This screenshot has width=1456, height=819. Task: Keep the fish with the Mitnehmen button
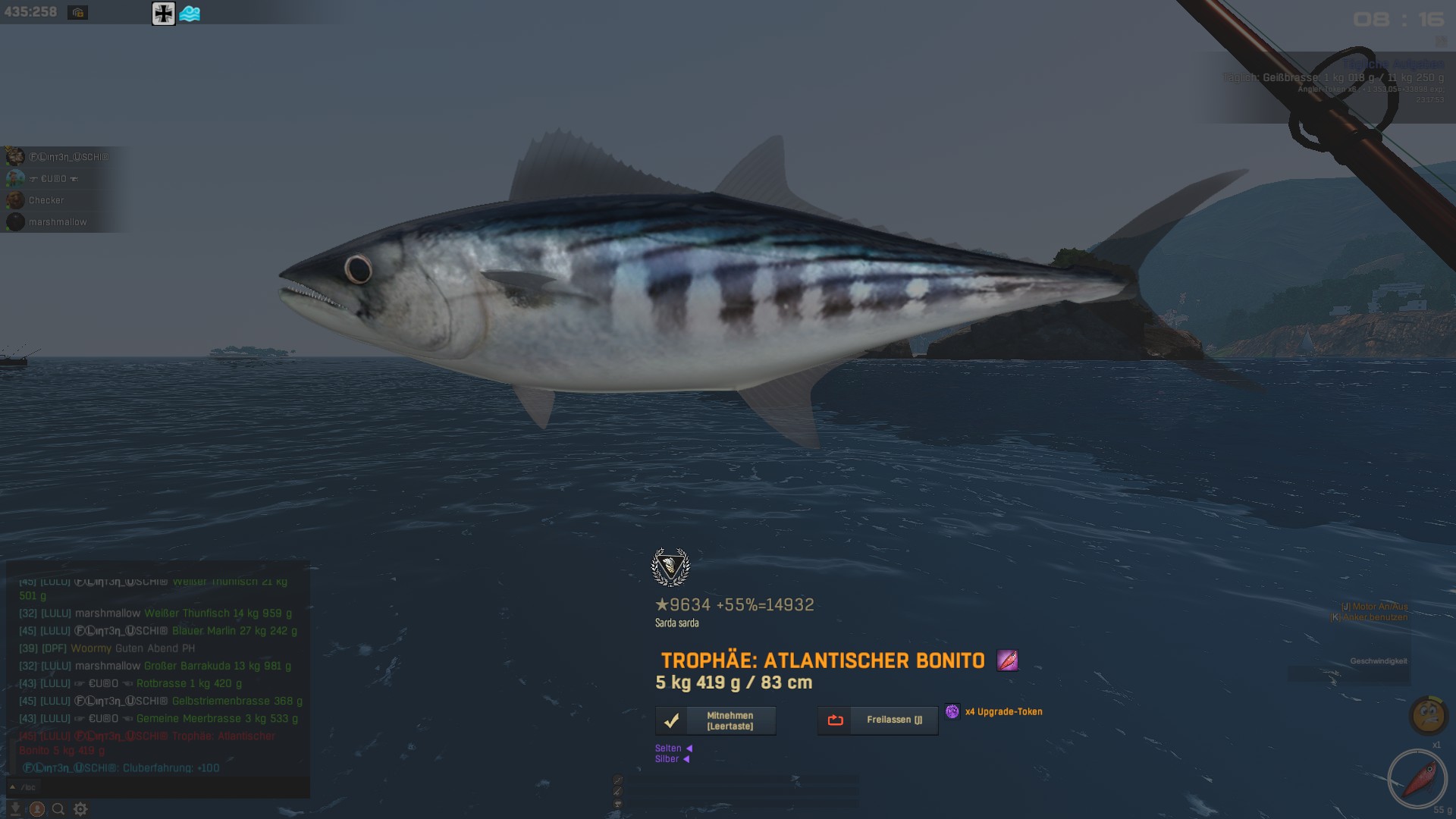click(715, 720)
